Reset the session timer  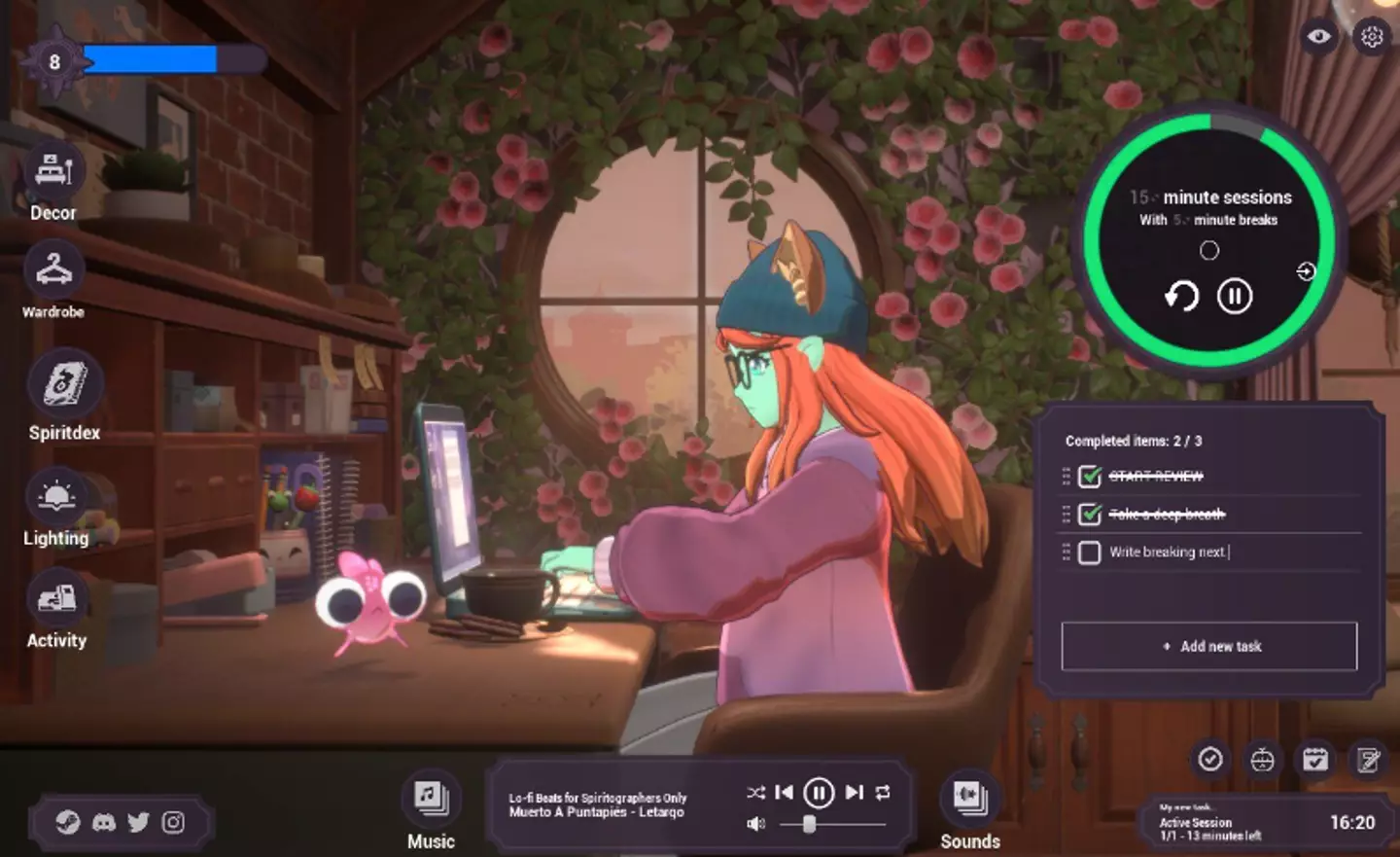[x=1181, y=296]
